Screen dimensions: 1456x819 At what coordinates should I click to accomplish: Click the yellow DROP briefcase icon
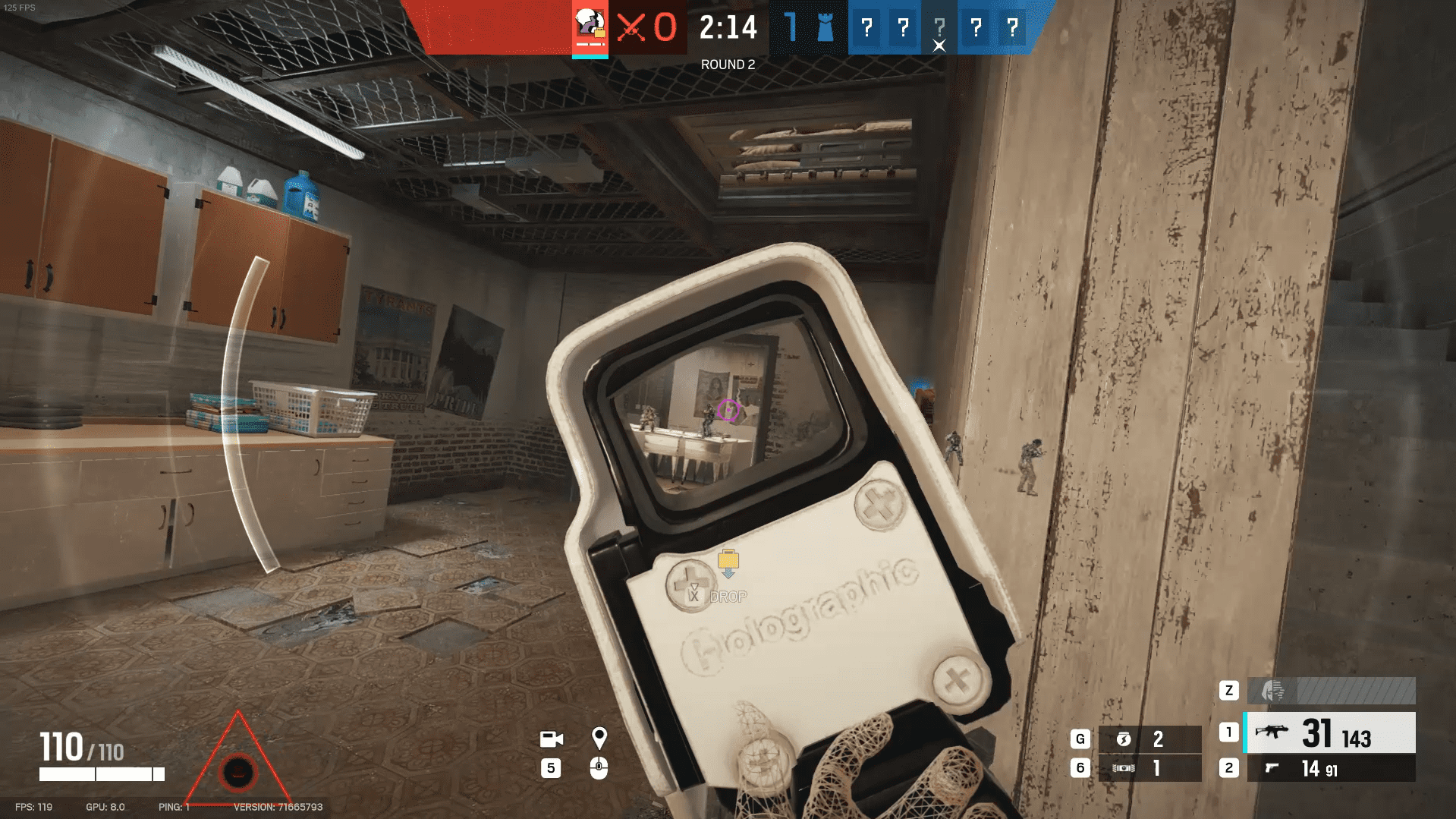click(727, 562)
